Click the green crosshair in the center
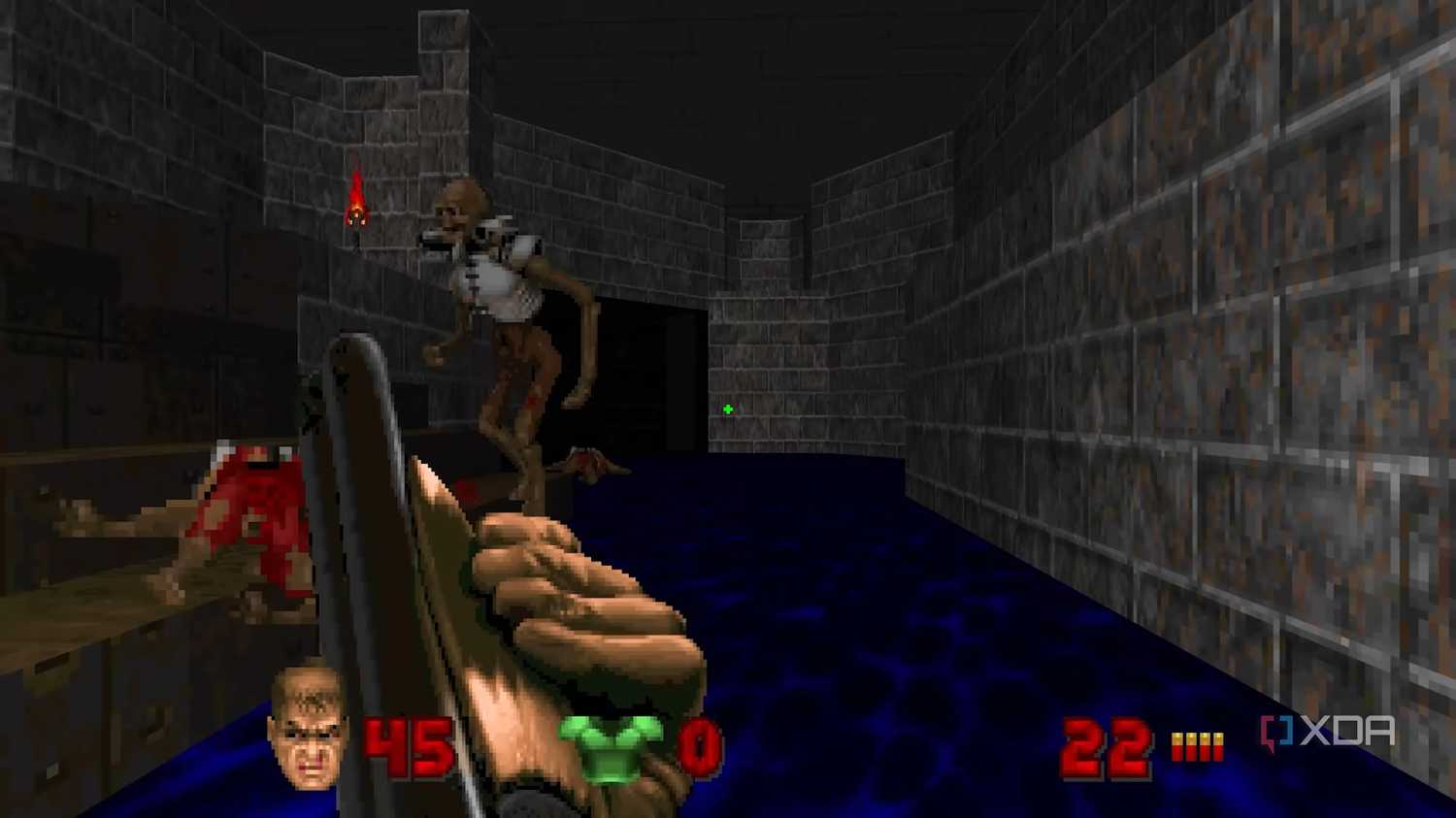 [728, 409]
